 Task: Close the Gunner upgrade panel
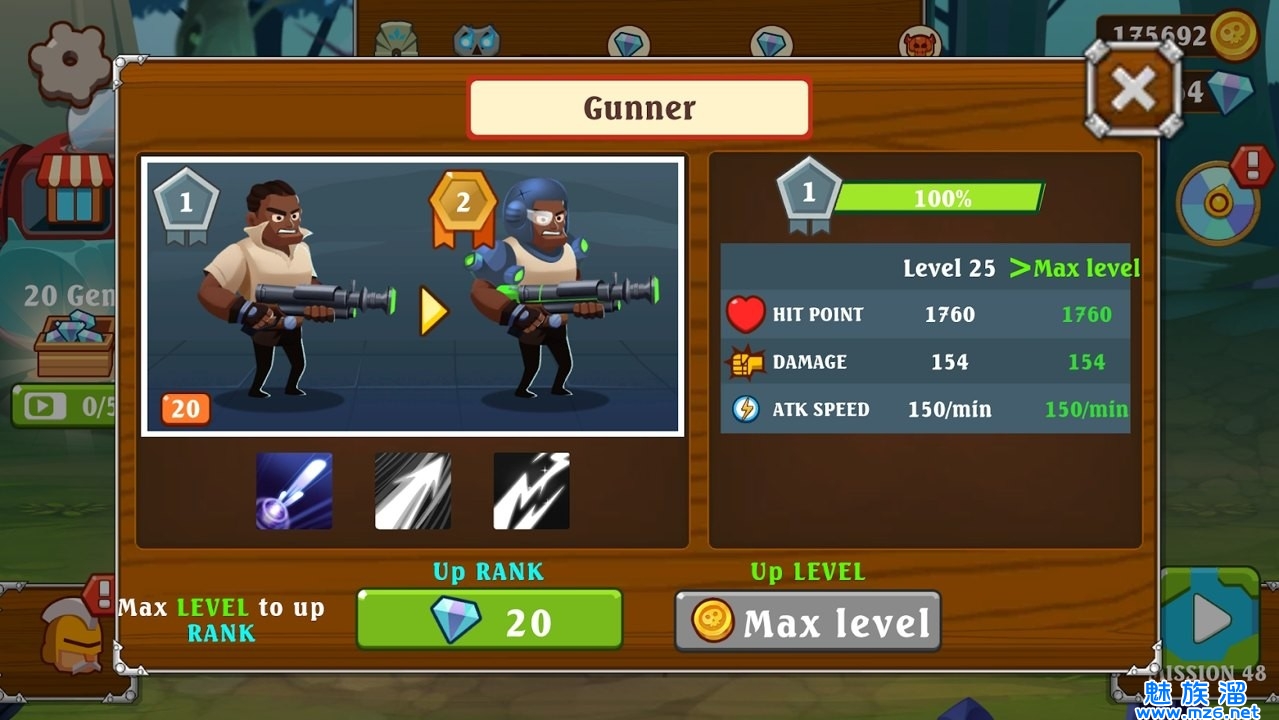[x=1133, y=90]
